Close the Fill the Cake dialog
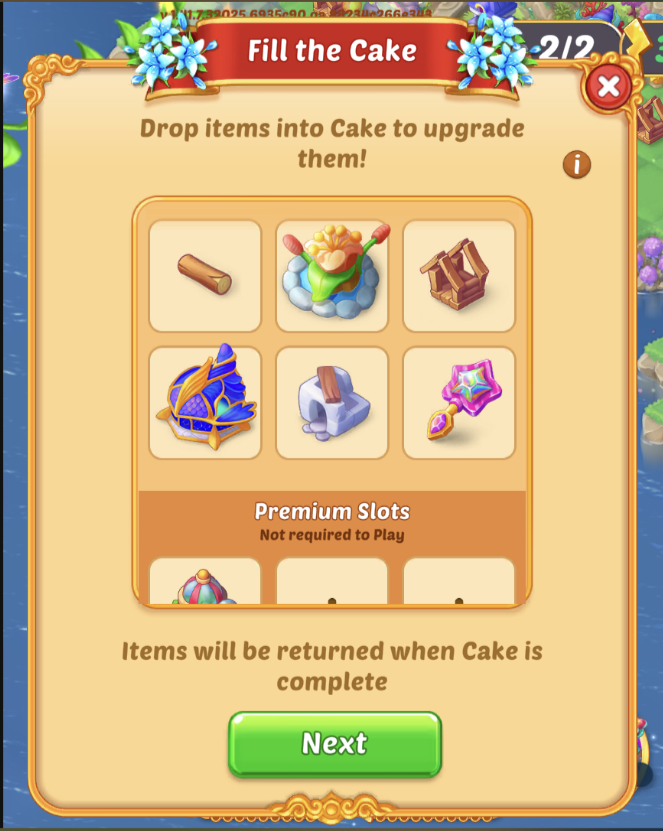663x831 pixels. tap(607, 88)
